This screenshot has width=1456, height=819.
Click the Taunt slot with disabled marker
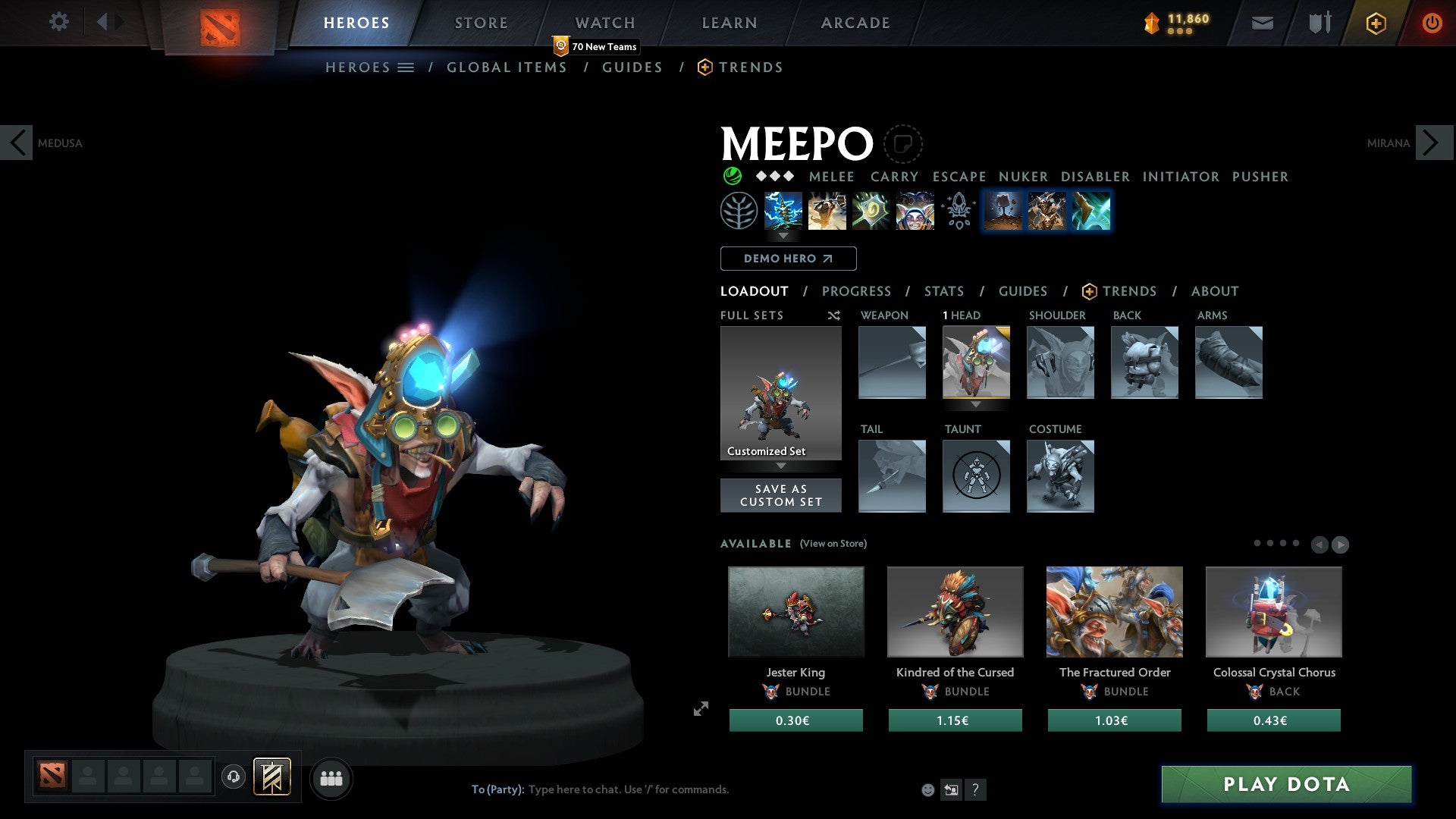coord(976,476)
